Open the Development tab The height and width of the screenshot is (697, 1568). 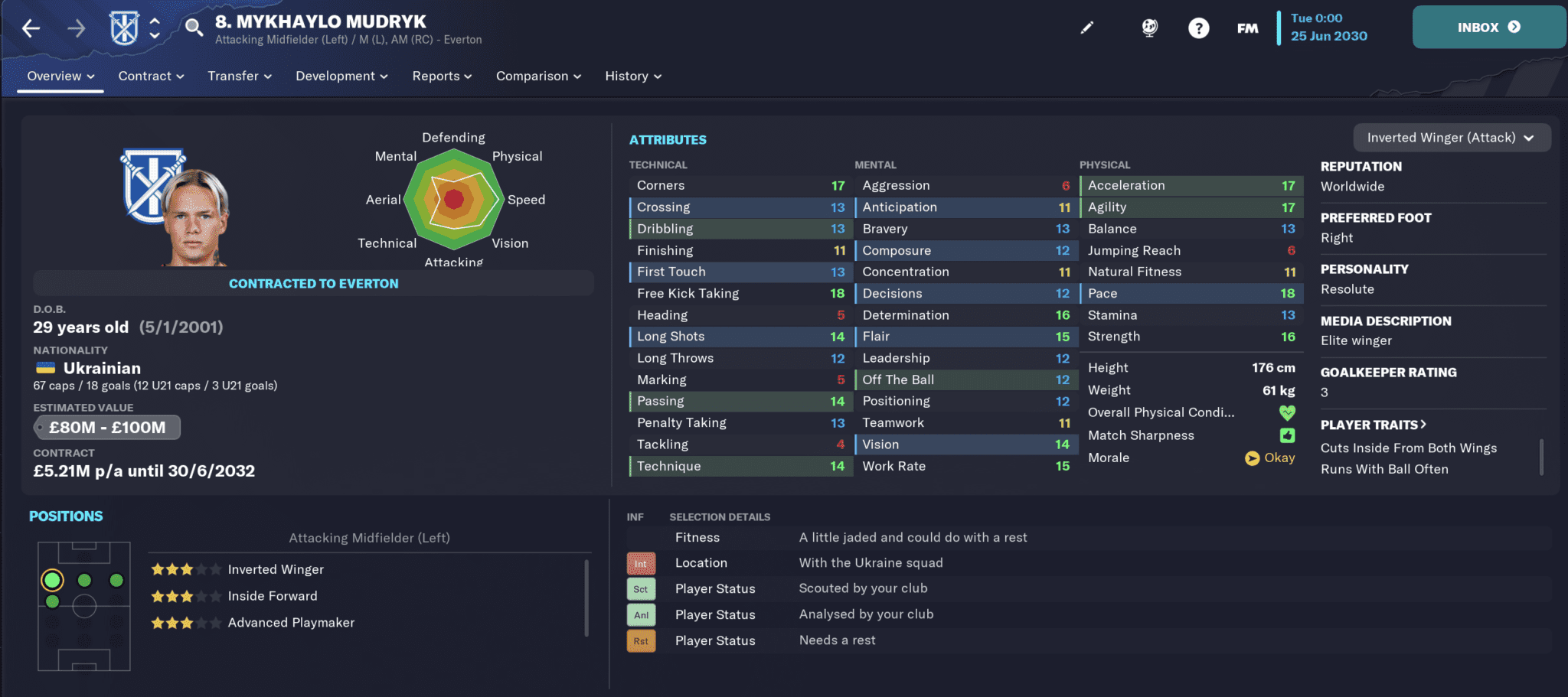coord(341,77)
